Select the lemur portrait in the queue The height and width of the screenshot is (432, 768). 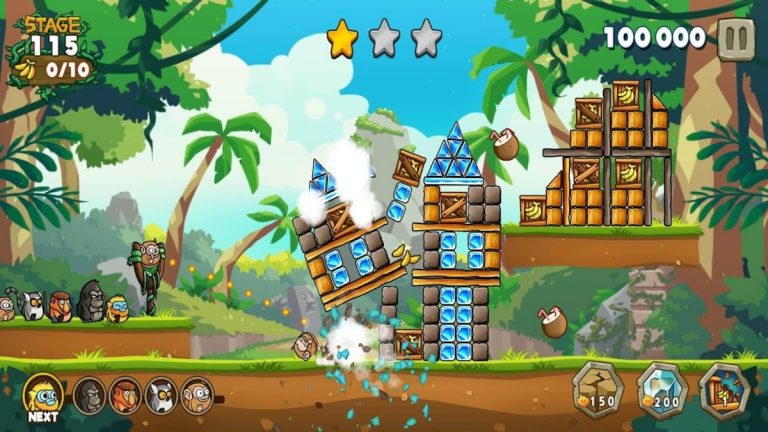[161, 395]
